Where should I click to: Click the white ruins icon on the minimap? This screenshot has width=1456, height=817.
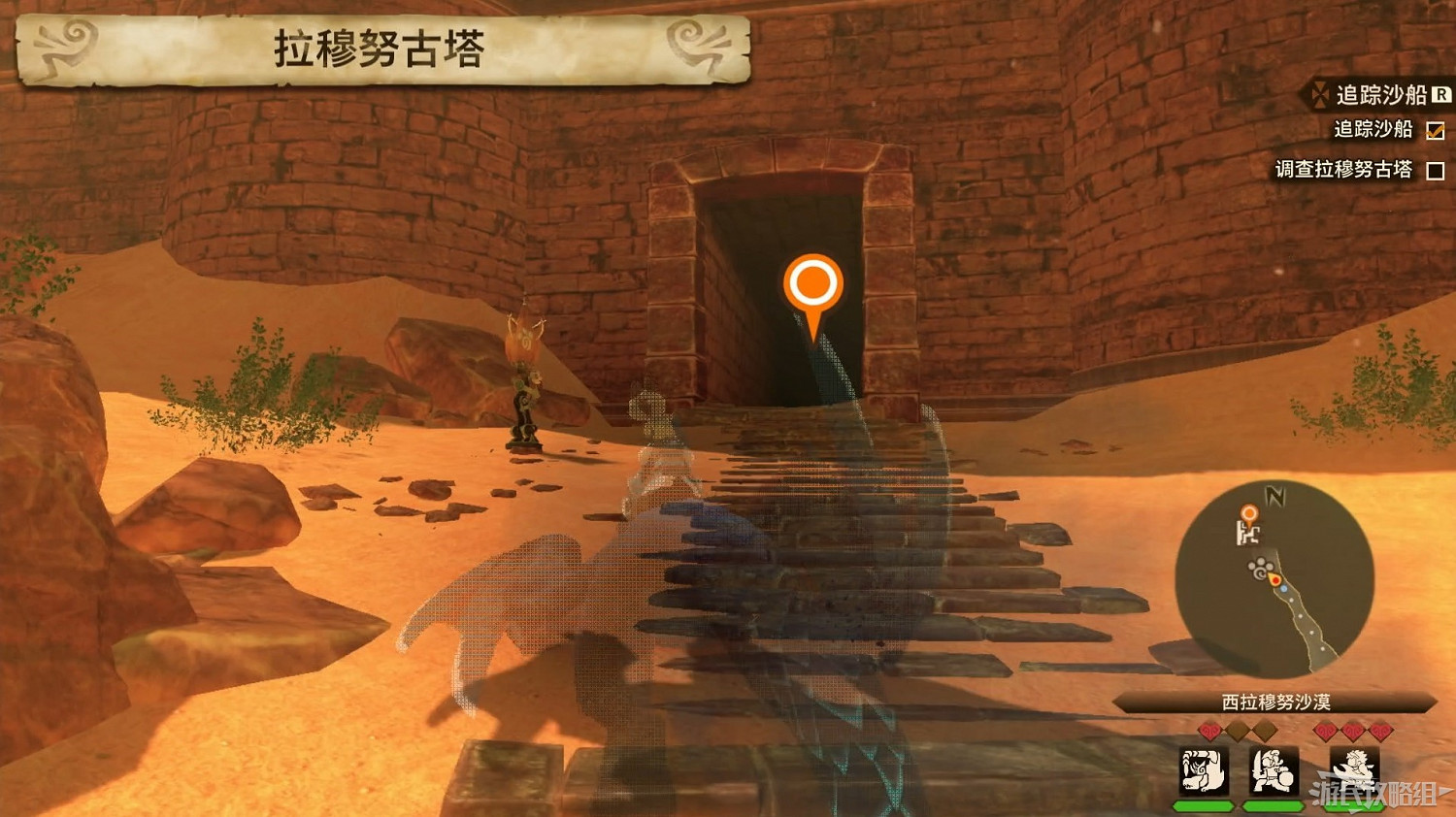point(1248,535)
